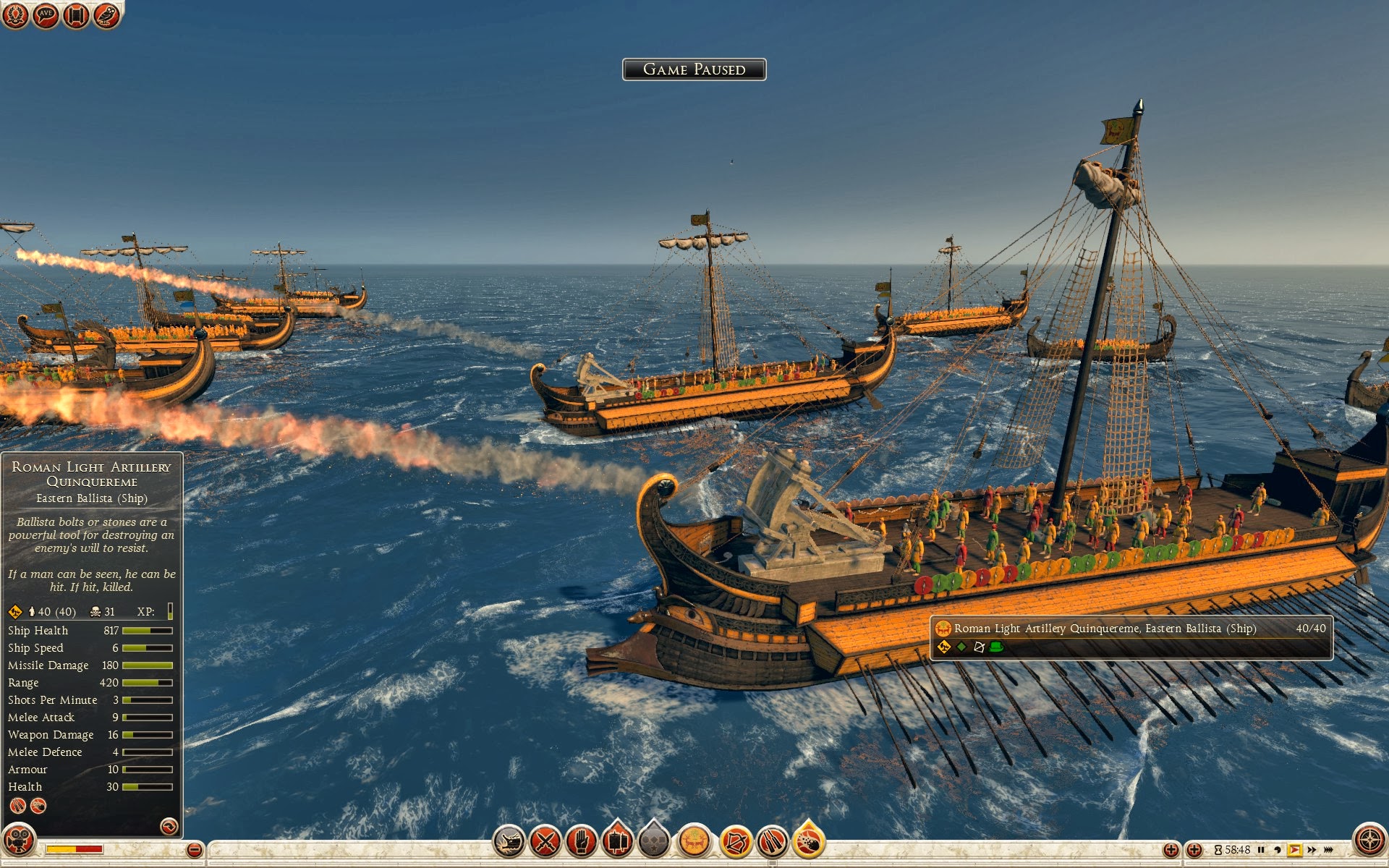
Task: Open the AVE chat bubble
Action: point(46,15)
